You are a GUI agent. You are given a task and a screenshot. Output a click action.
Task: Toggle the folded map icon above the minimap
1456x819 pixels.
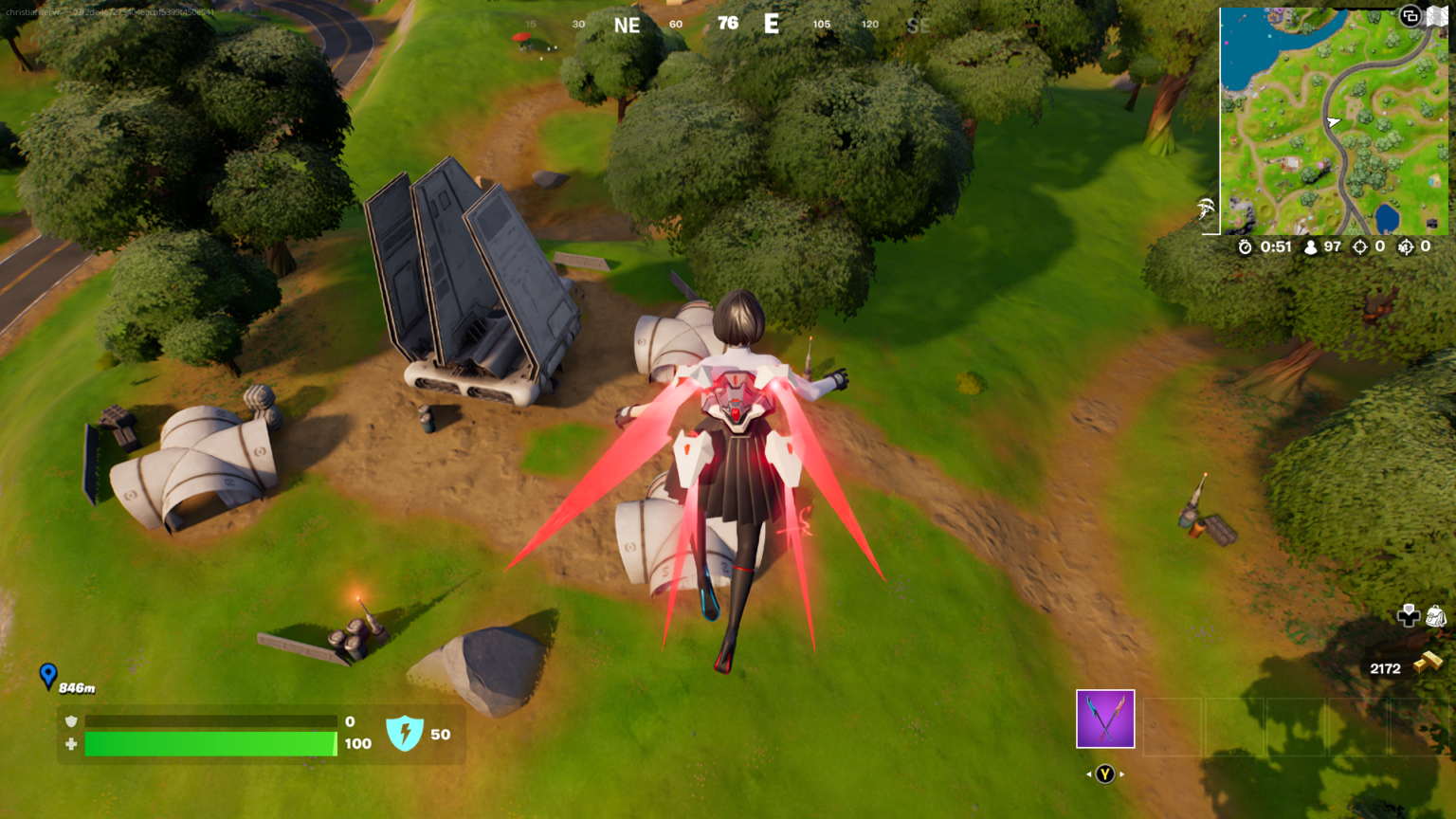point(1438,15)
